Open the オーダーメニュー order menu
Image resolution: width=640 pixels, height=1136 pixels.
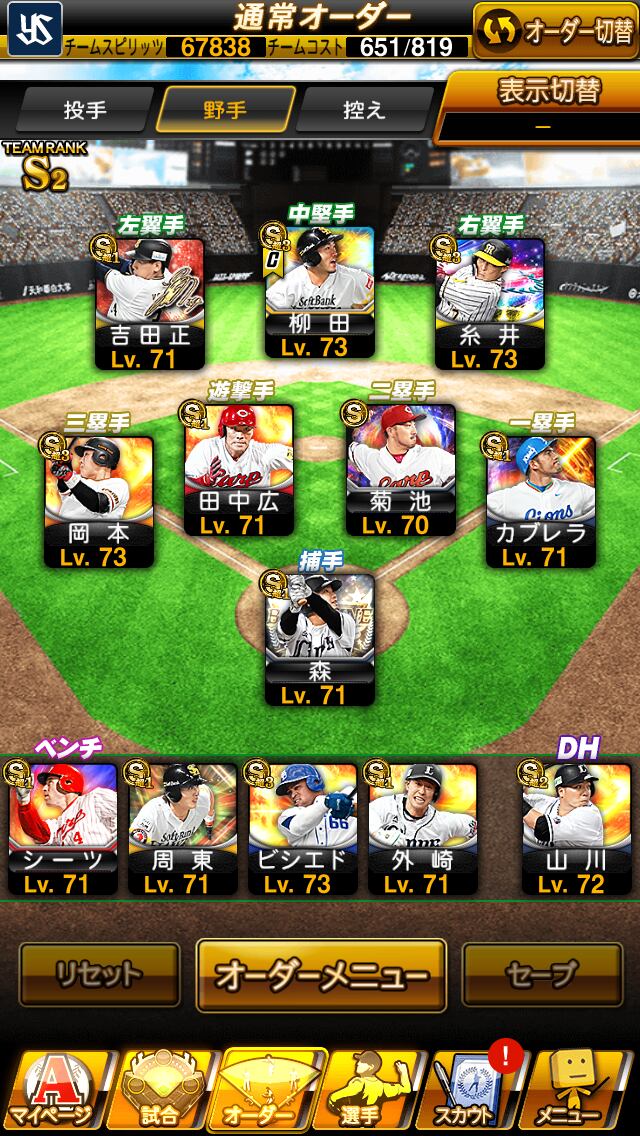click(320, 974)
